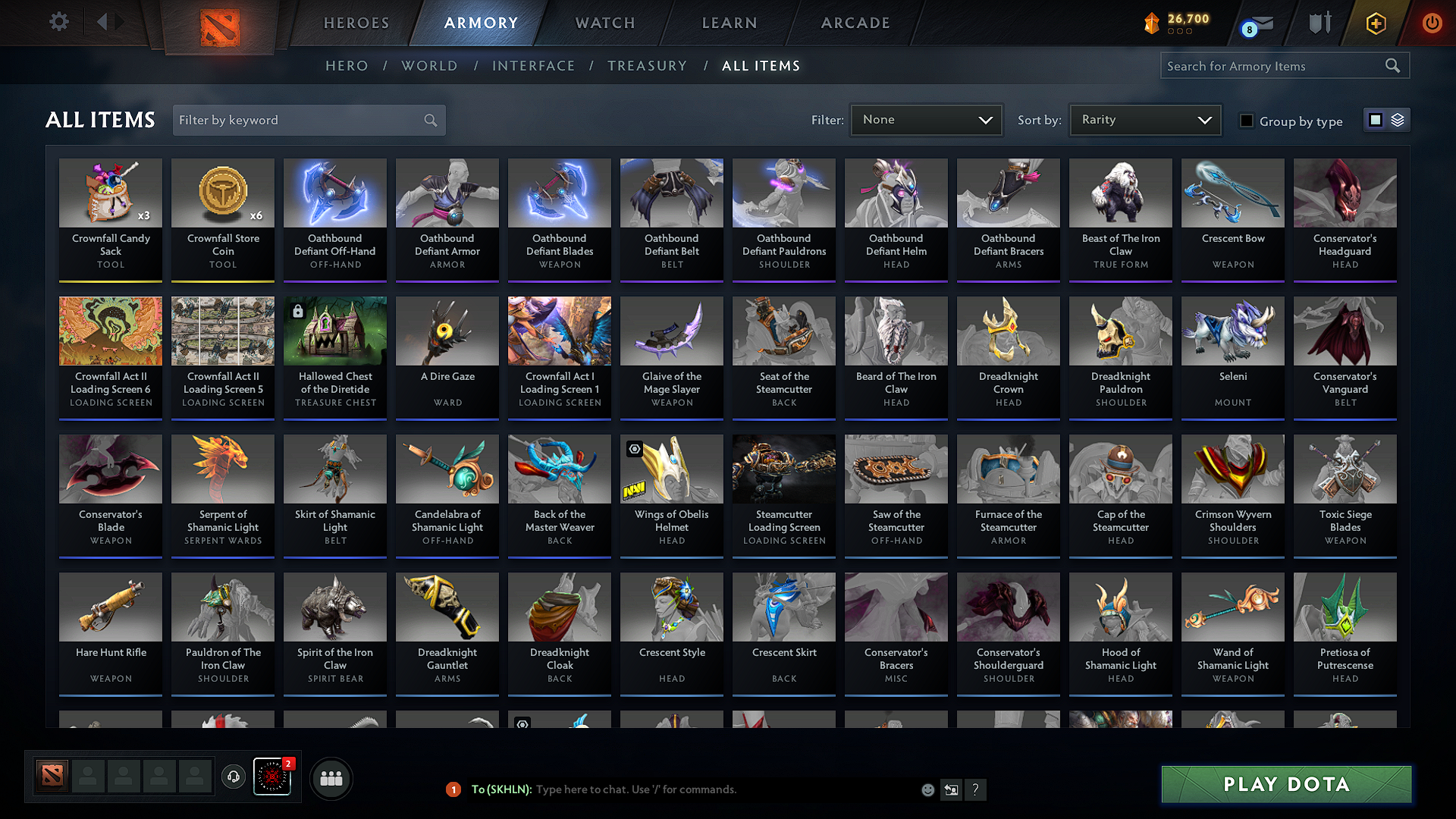Click the armory shield and sword icon
Viewport: 1456px width, 819px height.
1319,23
